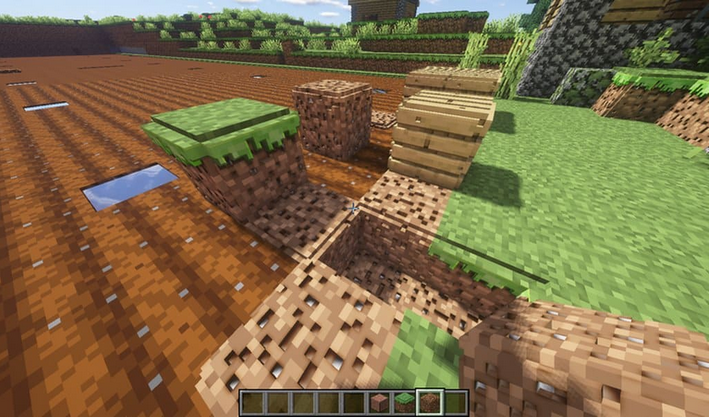
Task: Select the highlighted coarse dirt block slot
Action: tap(430, 403)
